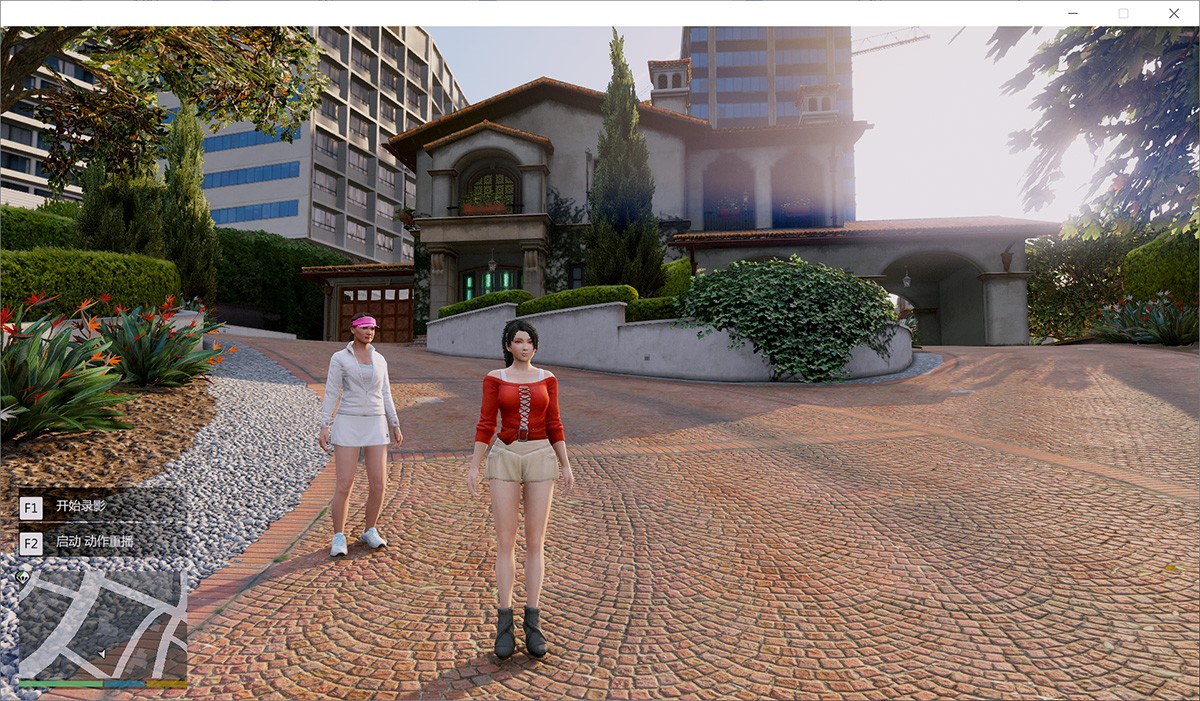Image resolution: width=1200 pixels, height=701 pixels.
Task: Maximize the game window
Action: (x=1123, y=13)
